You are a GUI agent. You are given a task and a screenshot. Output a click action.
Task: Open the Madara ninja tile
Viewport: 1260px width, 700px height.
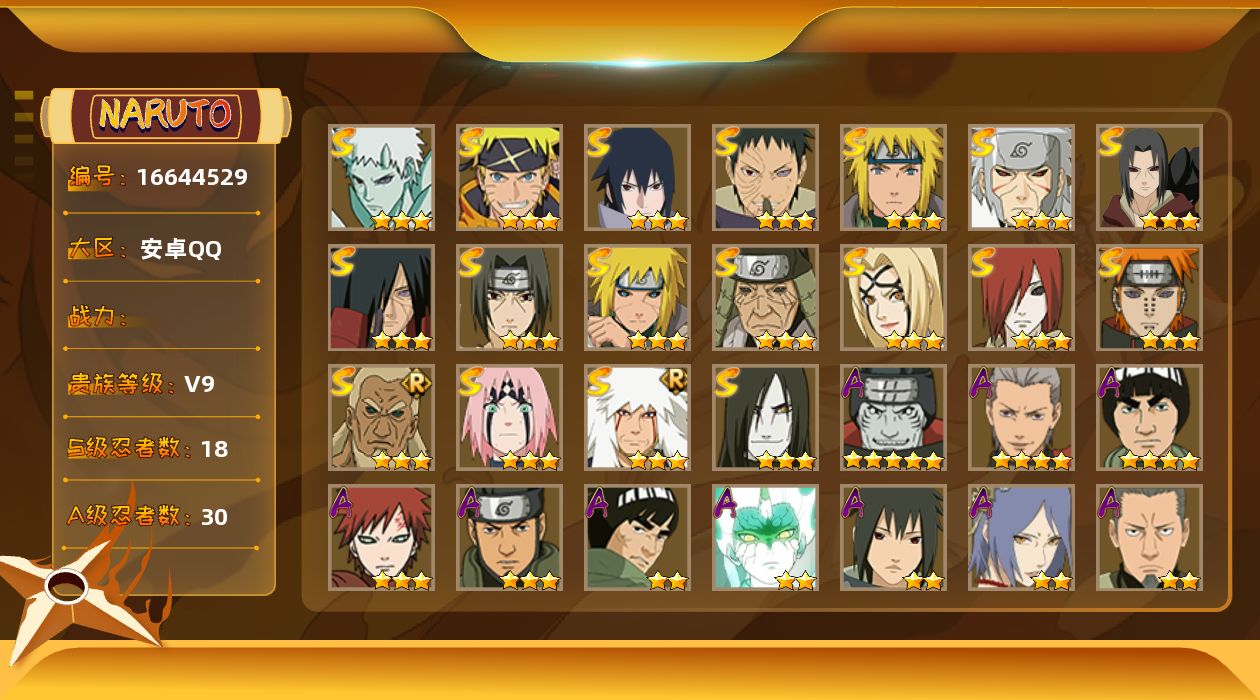[381, 297]
